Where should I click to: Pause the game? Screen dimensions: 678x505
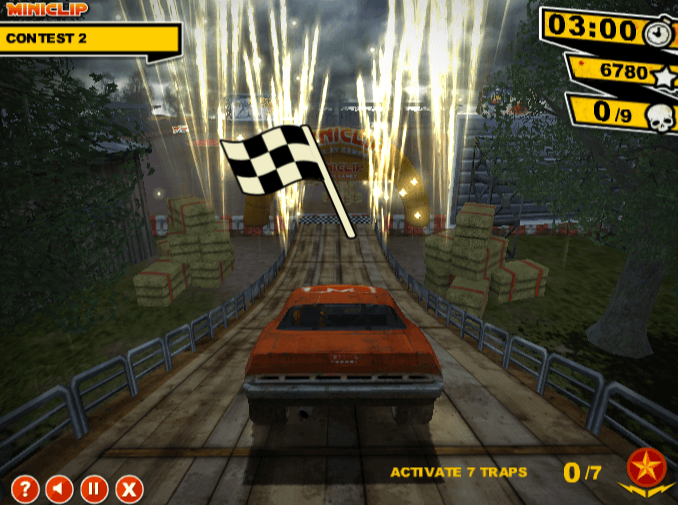point(94,489)
